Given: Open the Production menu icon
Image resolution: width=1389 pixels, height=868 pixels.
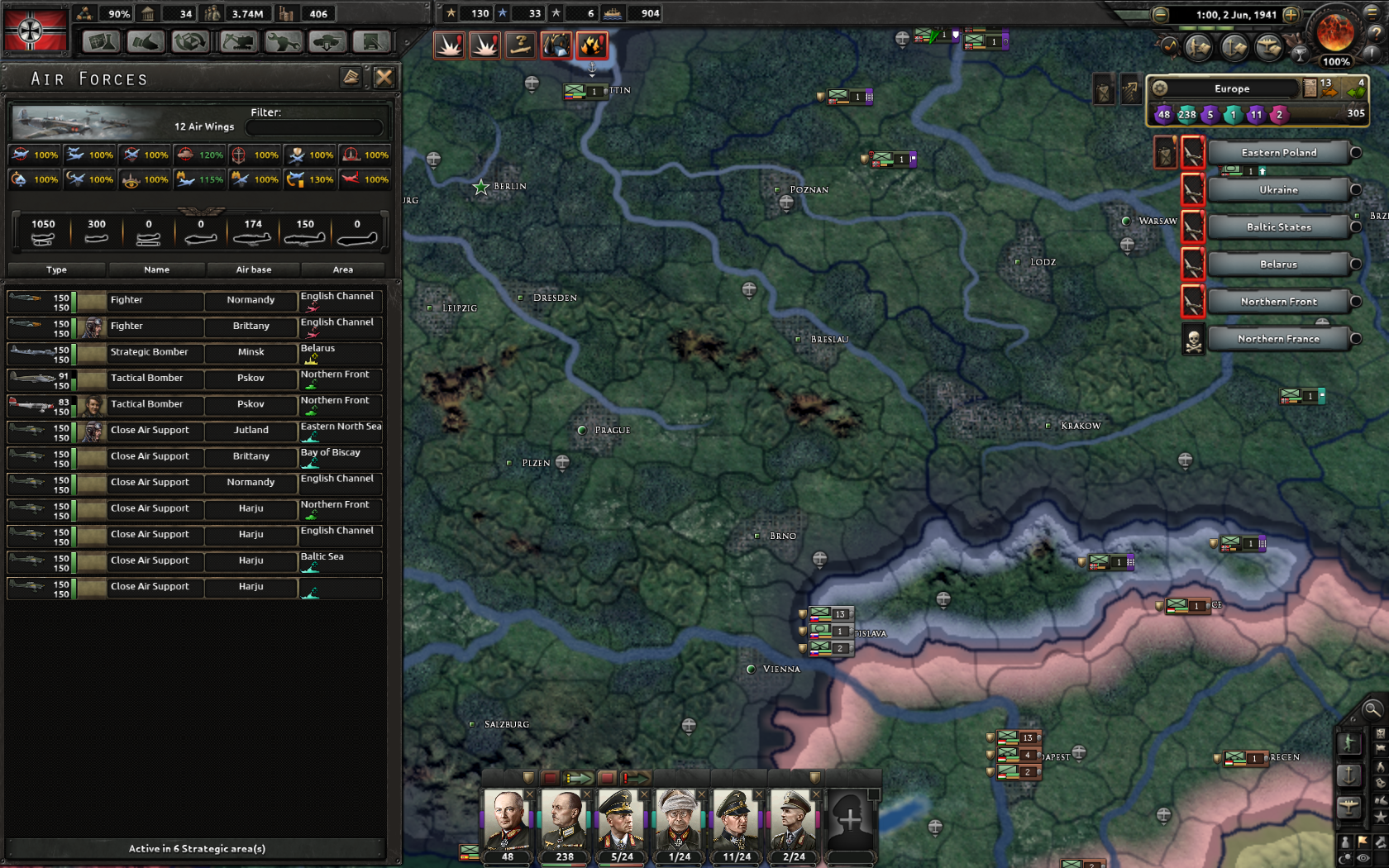Looking at the screenshot, I should click(284, 41).
